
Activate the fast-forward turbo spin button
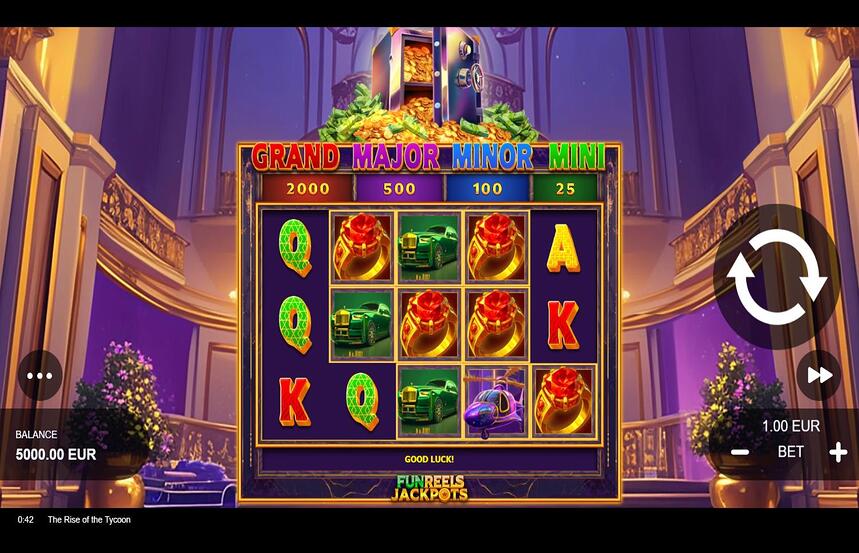pyautogui.click(x=819, y=375)
